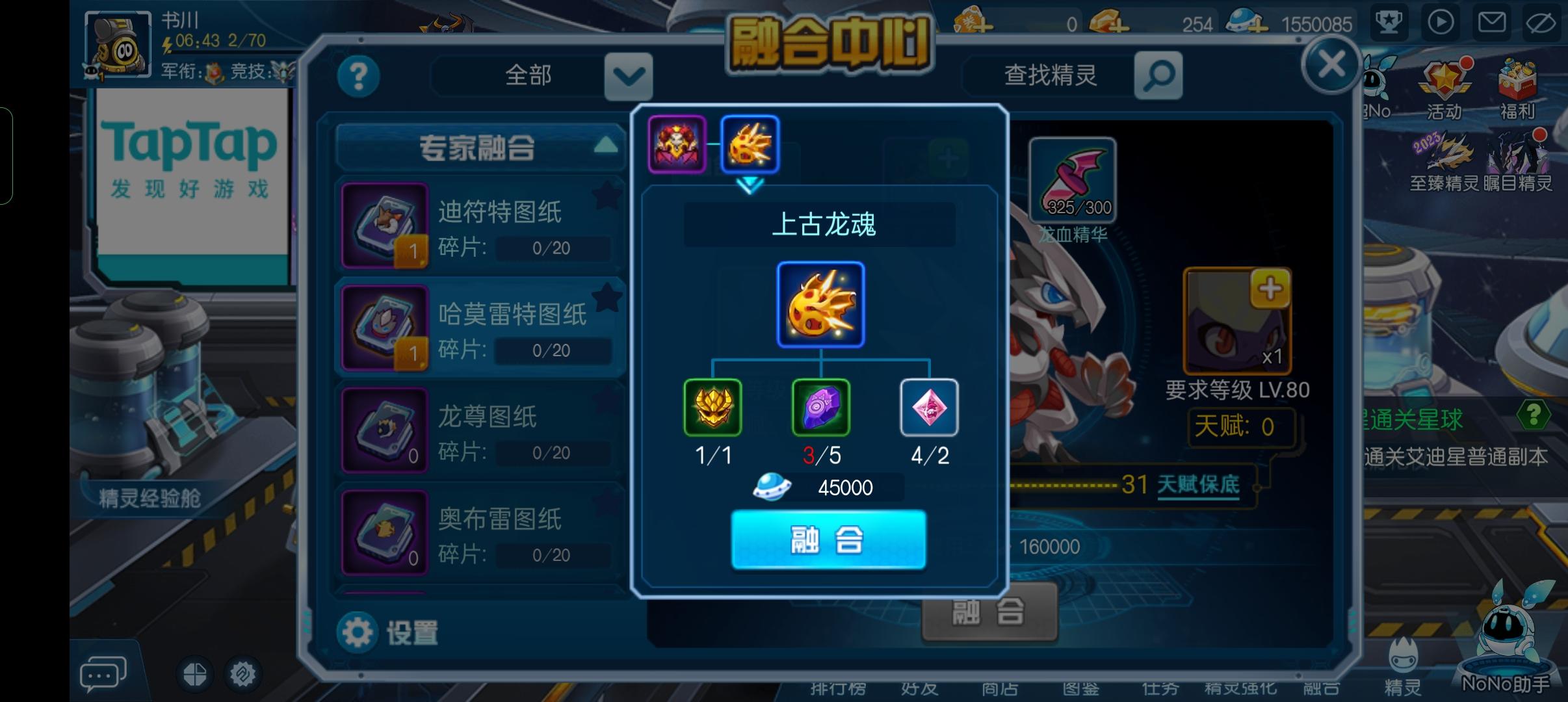Select the purple stone material showing 3/5

pos(821,408)
